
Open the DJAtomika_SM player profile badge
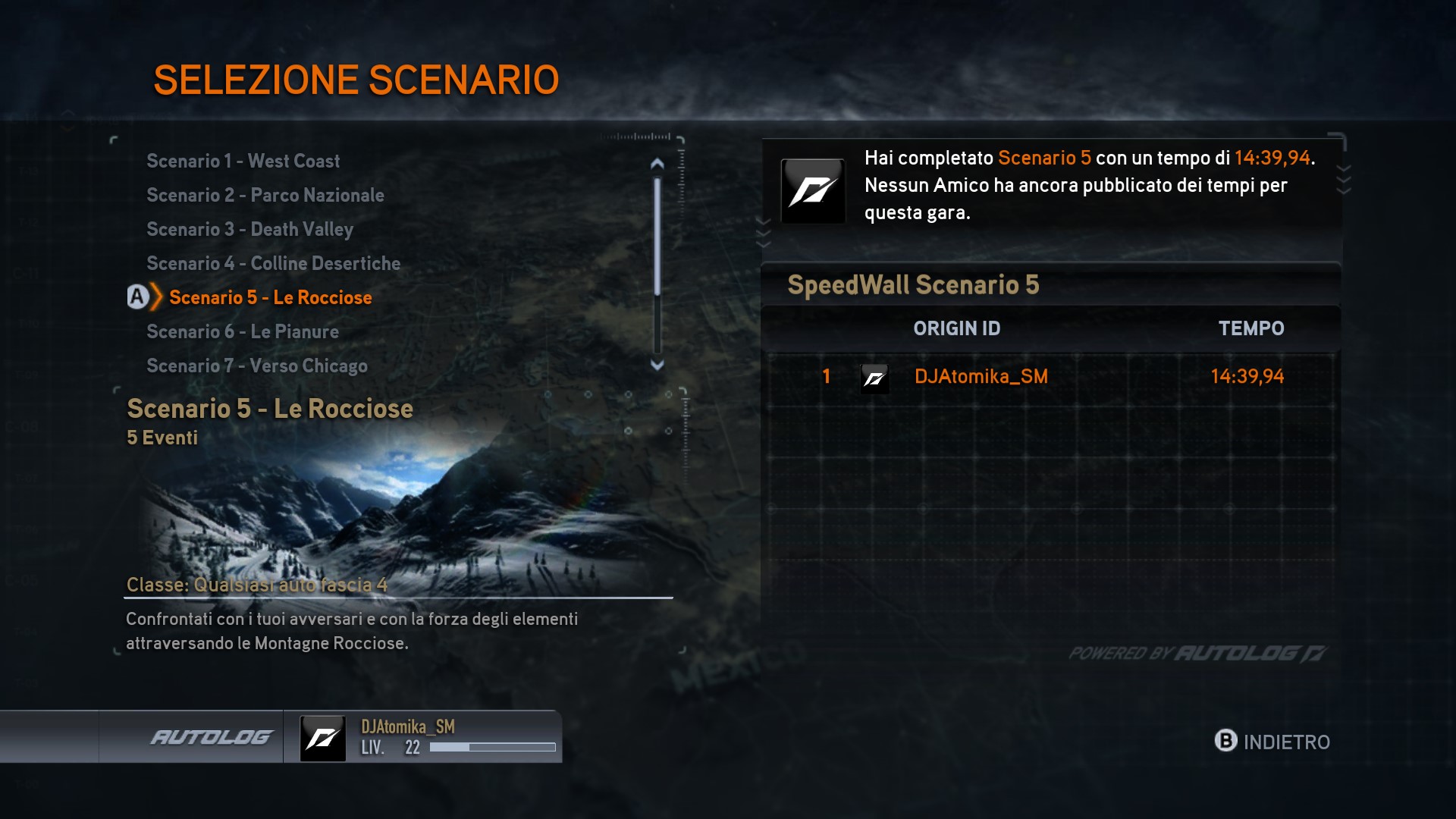pyautogui.click(x=423, y=737)
